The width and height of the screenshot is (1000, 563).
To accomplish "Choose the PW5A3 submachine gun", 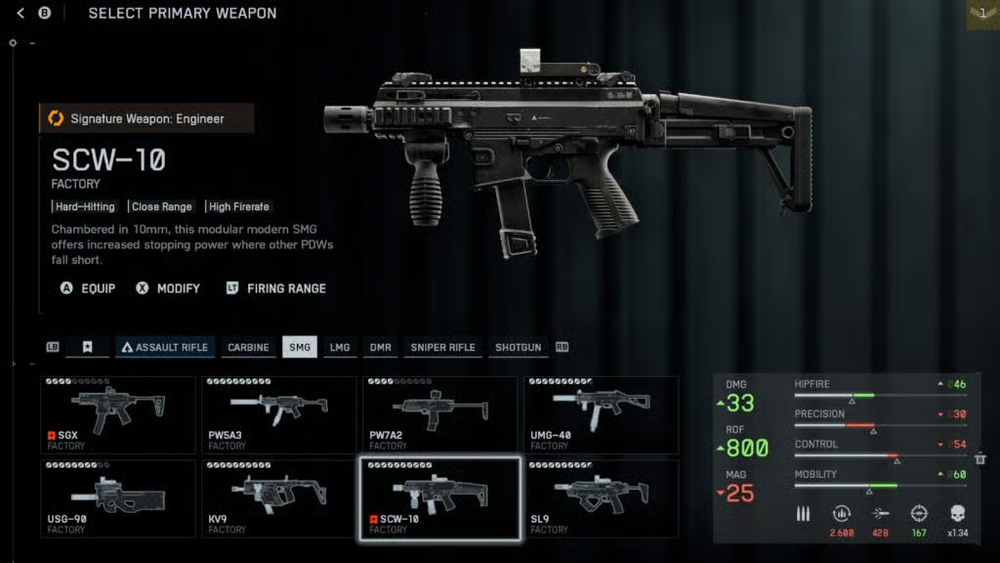I will pyautogui.click(x=279, y=413).
